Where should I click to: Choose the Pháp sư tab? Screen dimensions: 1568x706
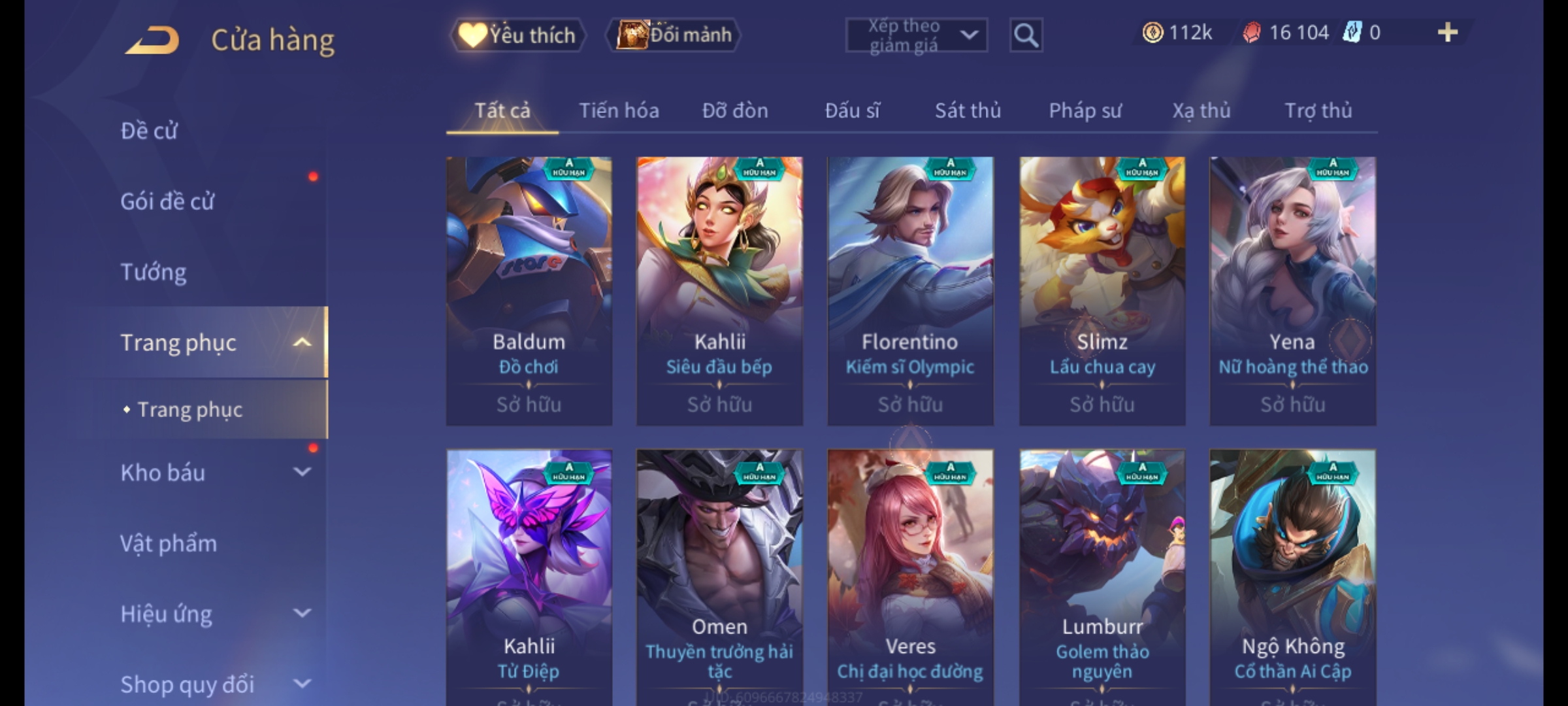pos(1085,111)
